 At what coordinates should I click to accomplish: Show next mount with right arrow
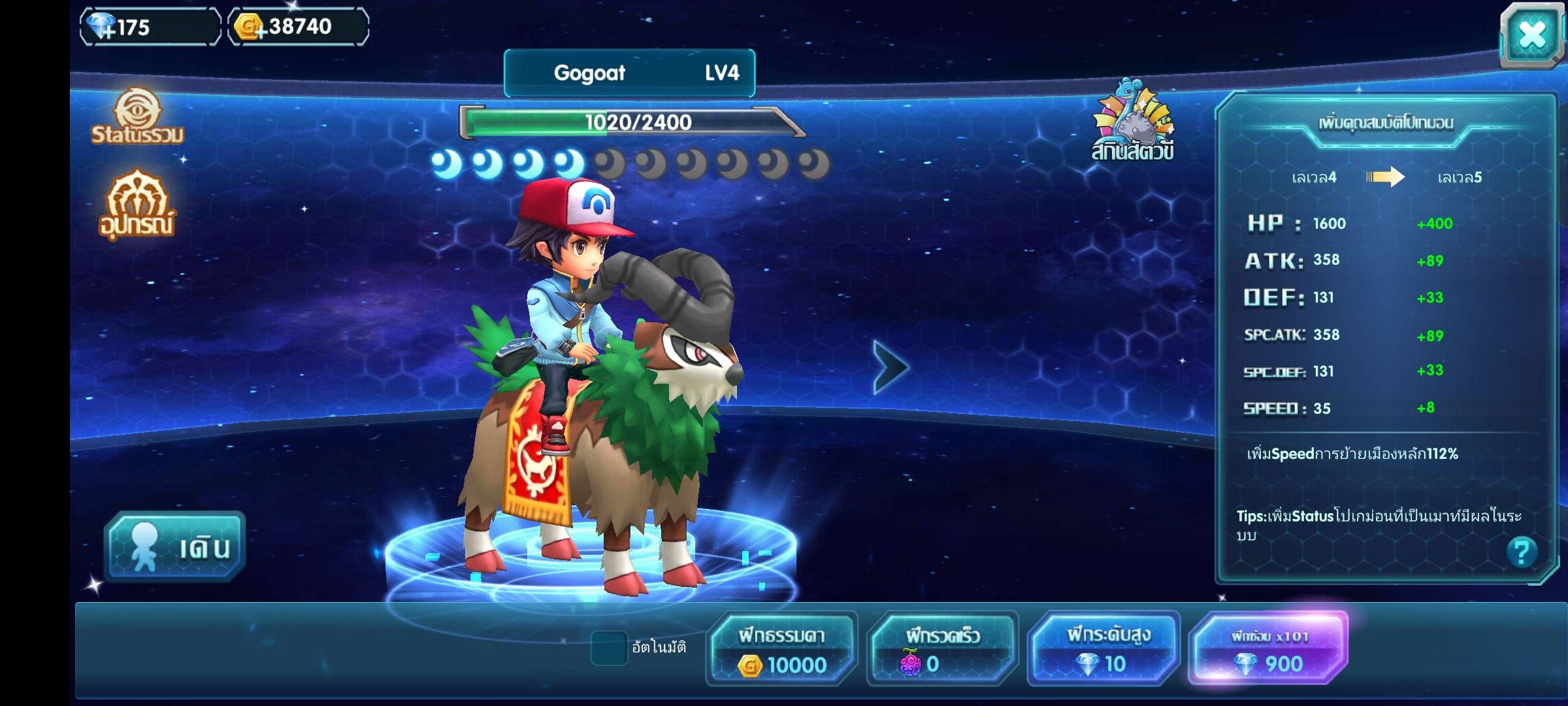(x=890, y=367)
